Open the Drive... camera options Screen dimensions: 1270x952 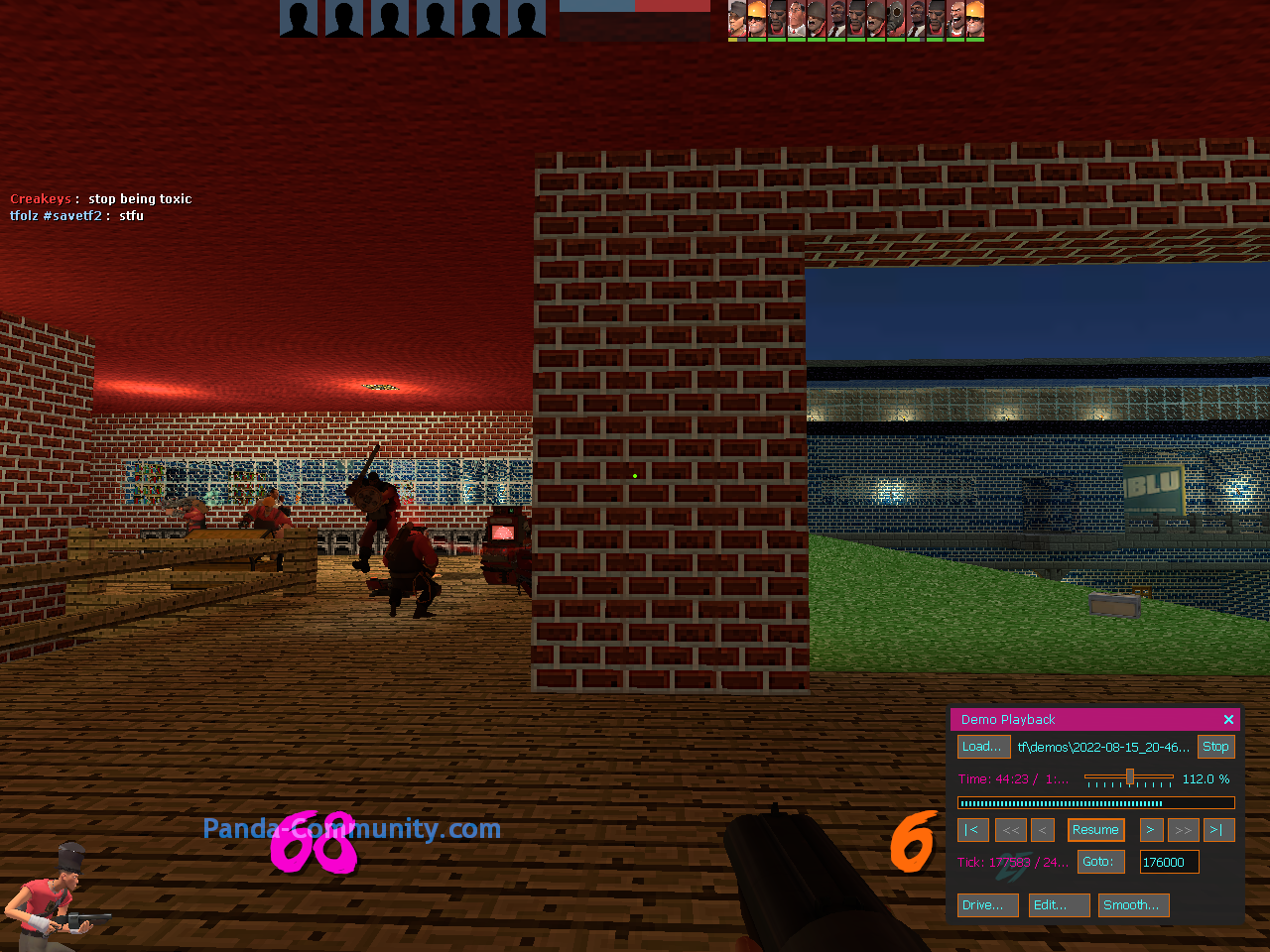click(987, 905)
